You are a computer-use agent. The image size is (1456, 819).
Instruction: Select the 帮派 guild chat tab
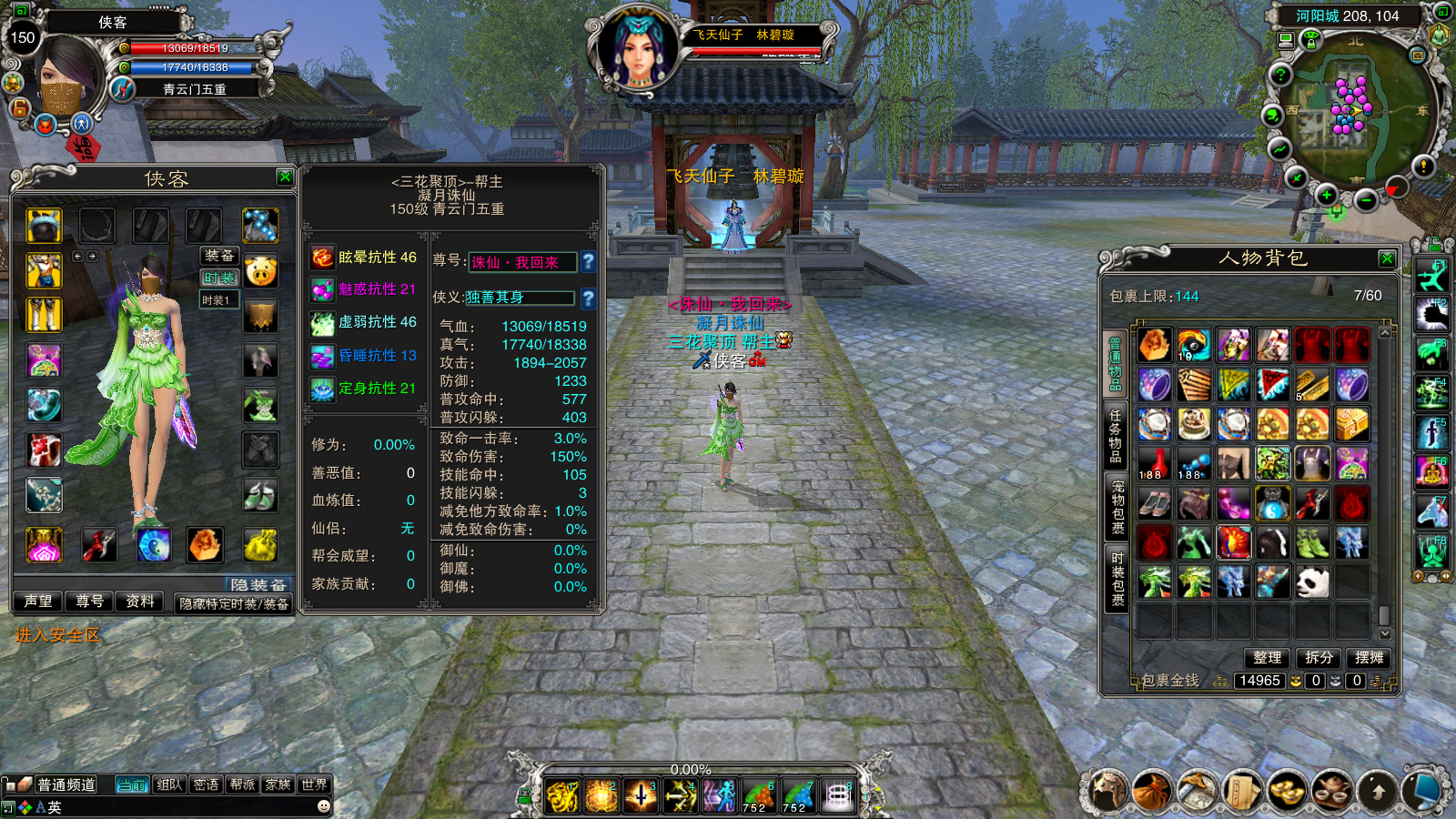pyautogui.click(x=242, y=784)
